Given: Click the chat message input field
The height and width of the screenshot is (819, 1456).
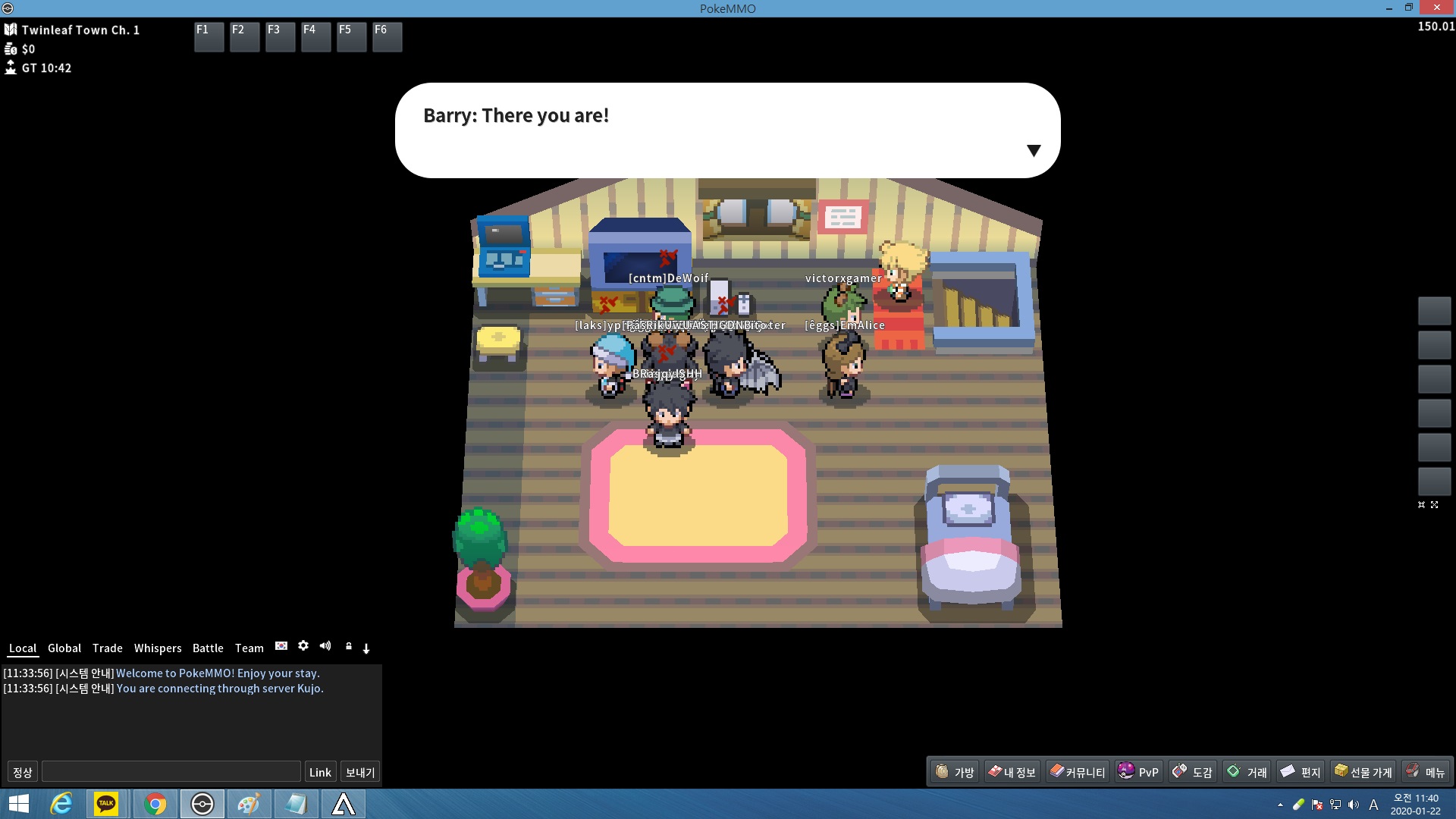Looking at the screenshot, I should tap(171, 772).
